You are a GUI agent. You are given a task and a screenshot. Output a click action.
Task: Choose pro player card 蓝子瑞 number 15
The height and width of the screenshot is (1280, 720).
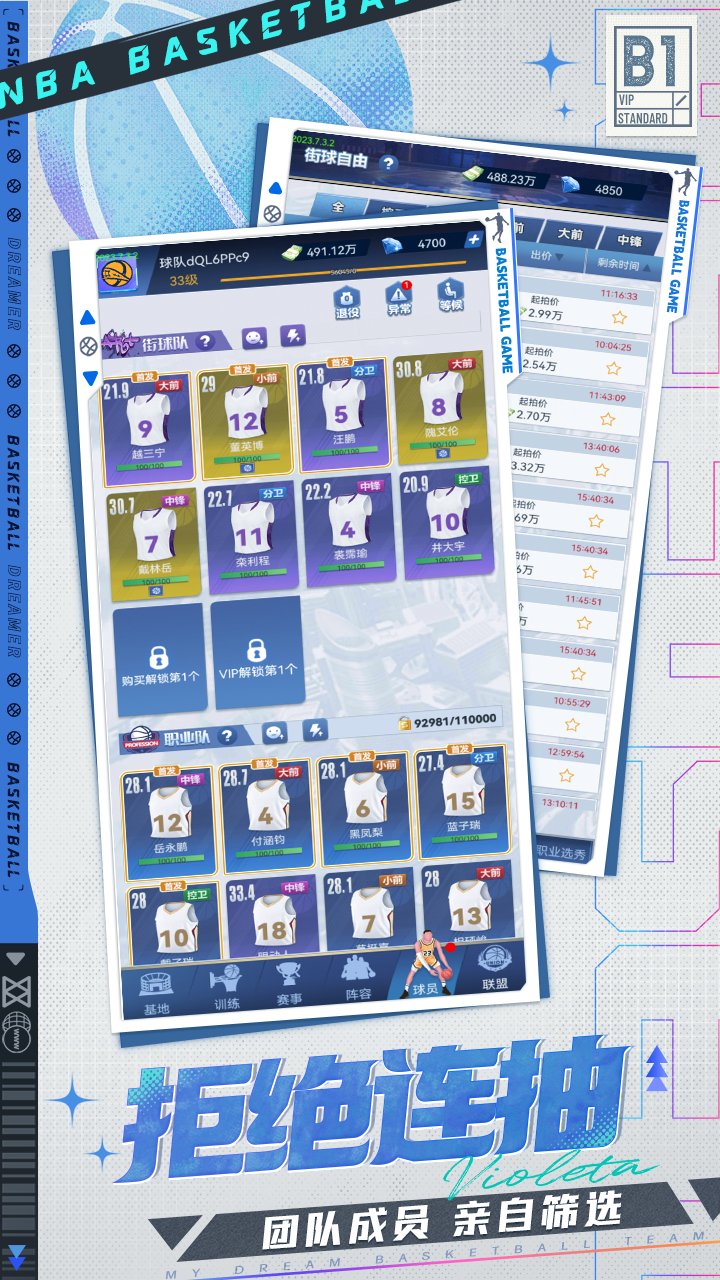(x=461, y=799)
